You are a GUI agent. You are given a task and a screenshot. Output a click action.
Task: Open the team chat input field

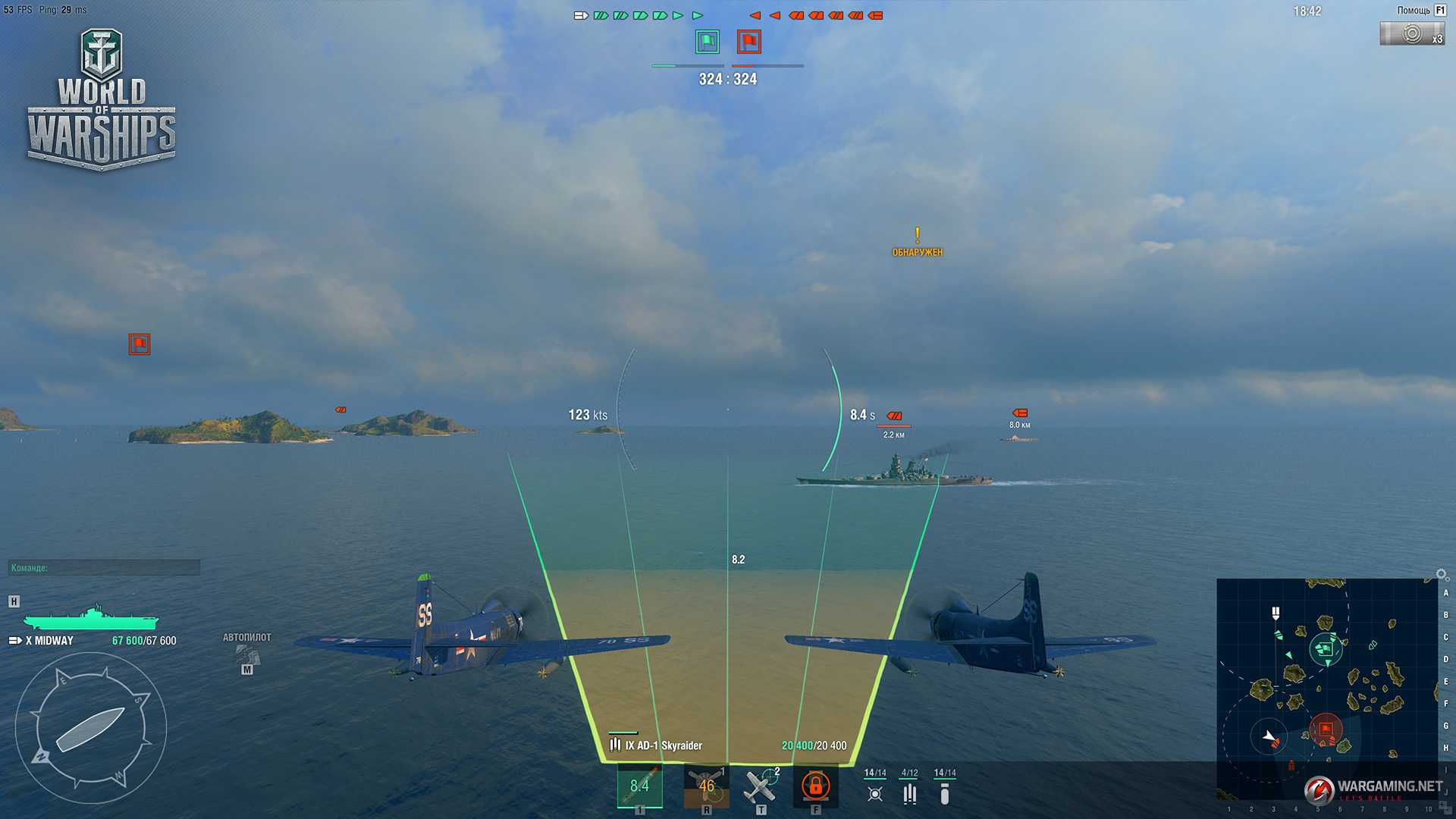pos(105,567)
